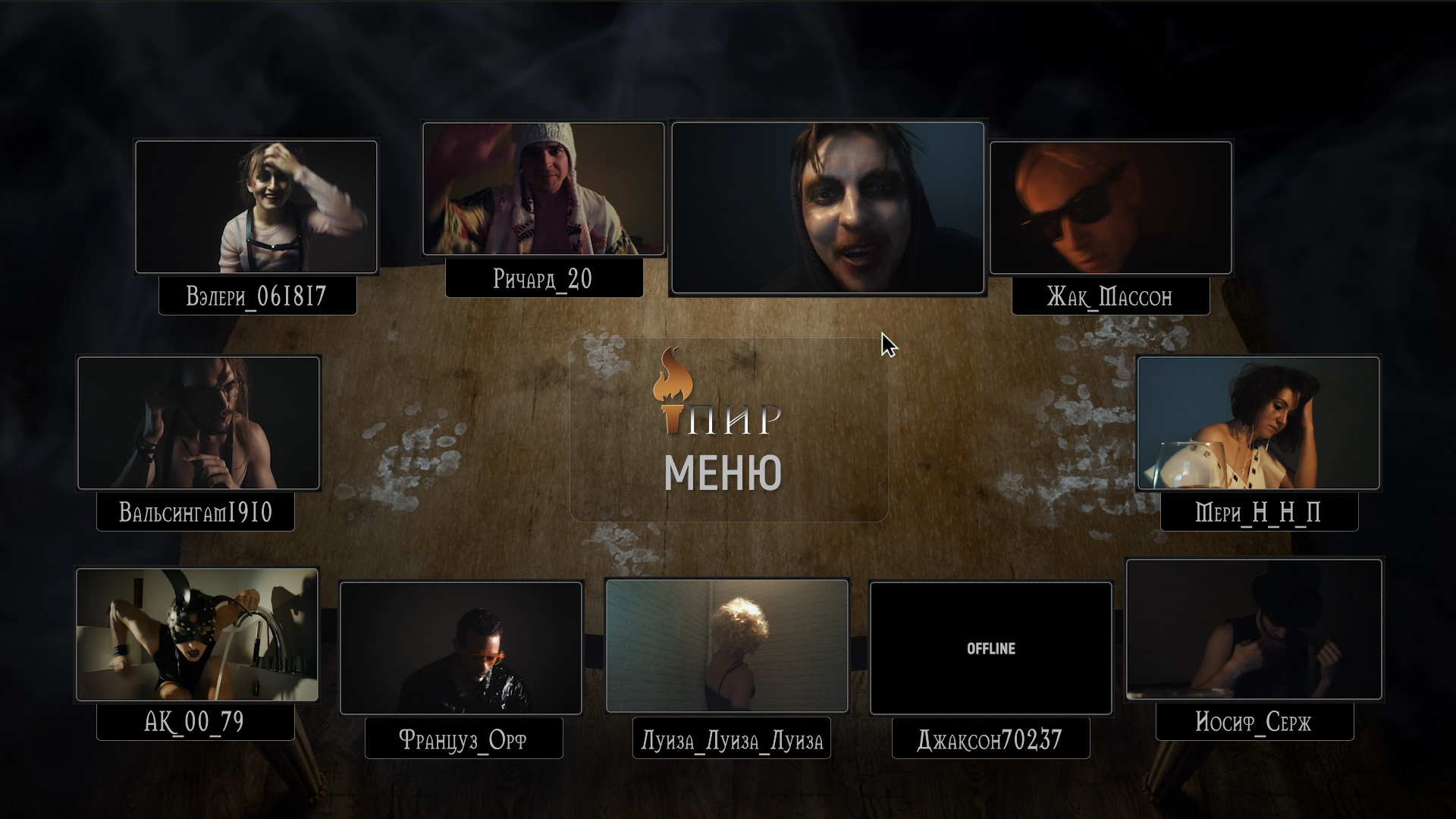Image resolution: width=1456 pixels, height=819 pixels.
Task: Select Вэлери_061817's video feed
Action: (256, 206)
